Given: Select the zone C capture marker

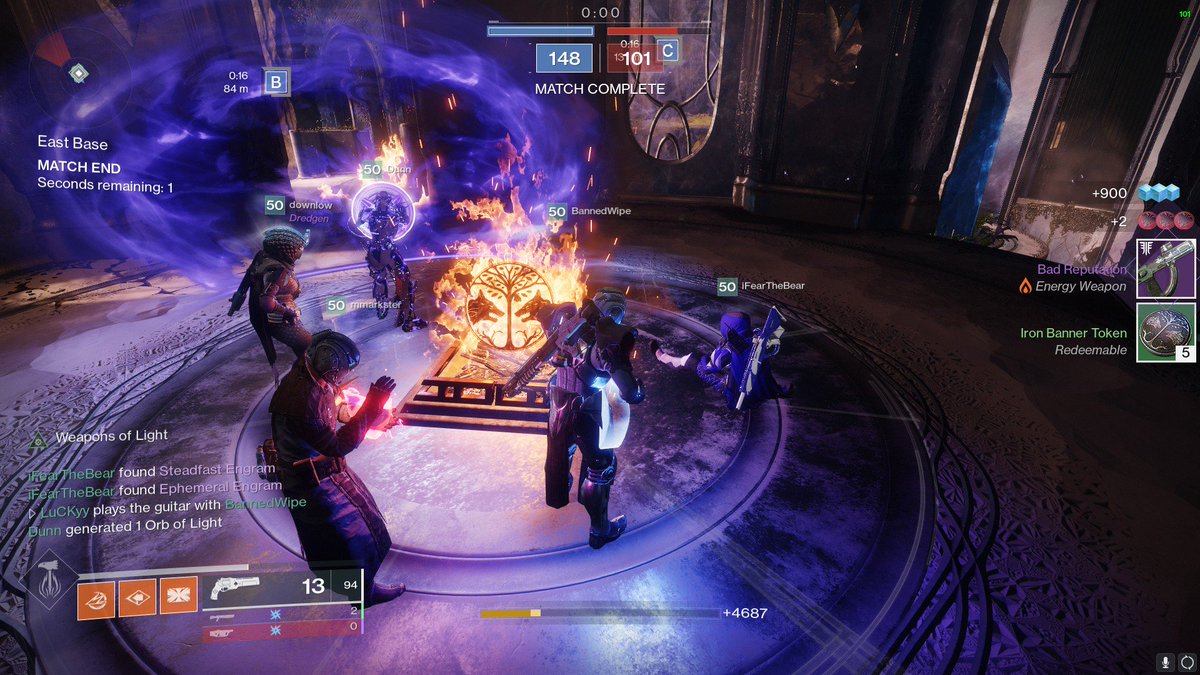Looking at the screenshot, I should [667, 50].
